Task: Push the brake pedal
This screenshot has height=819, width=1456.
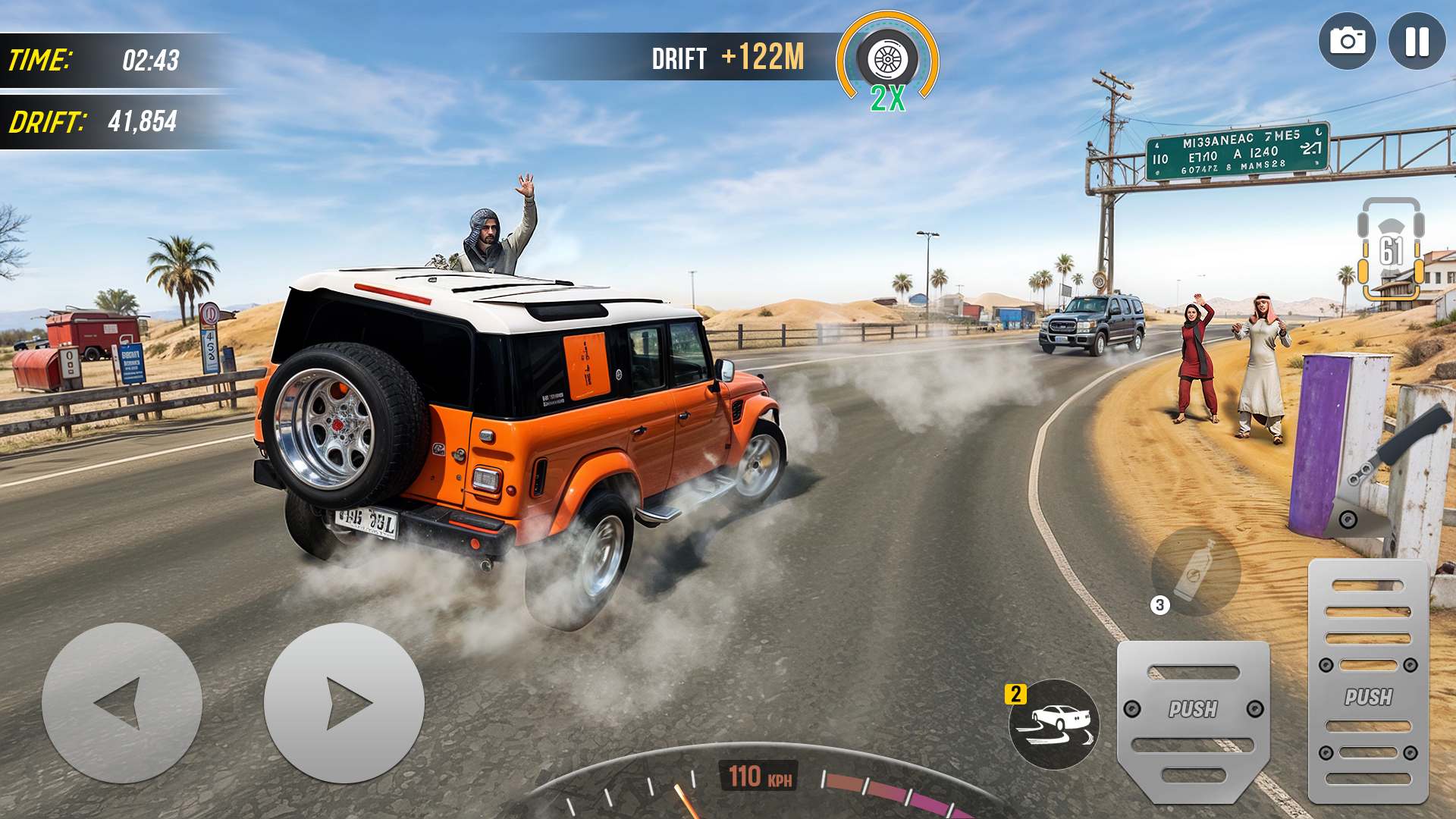Action: click(1193, 717)
